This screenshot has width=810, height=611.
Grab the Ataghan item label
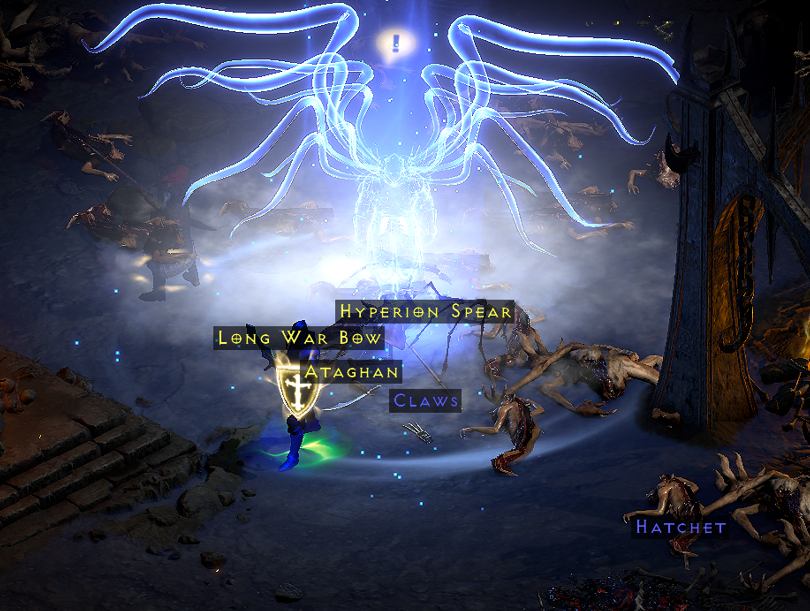click(x=352, y=372)
